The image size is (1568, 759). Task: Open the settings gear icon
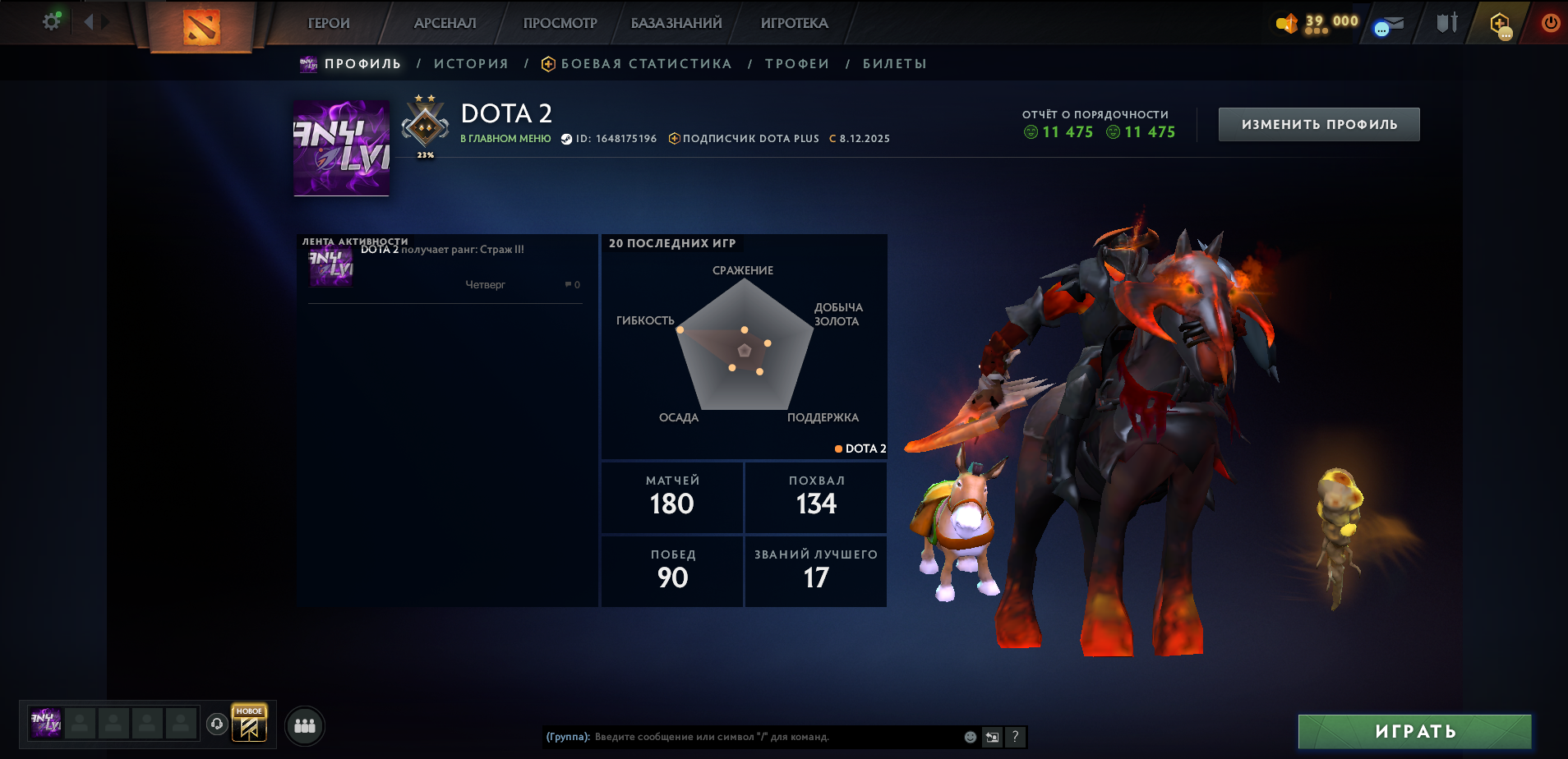51,22
